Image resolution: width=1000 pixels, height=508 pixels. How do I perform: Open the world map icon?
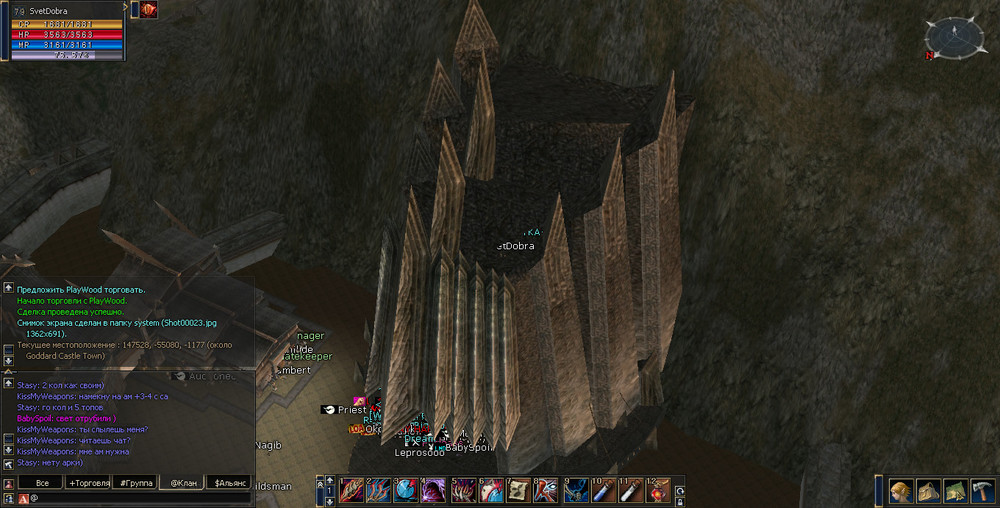coord(953,491)
